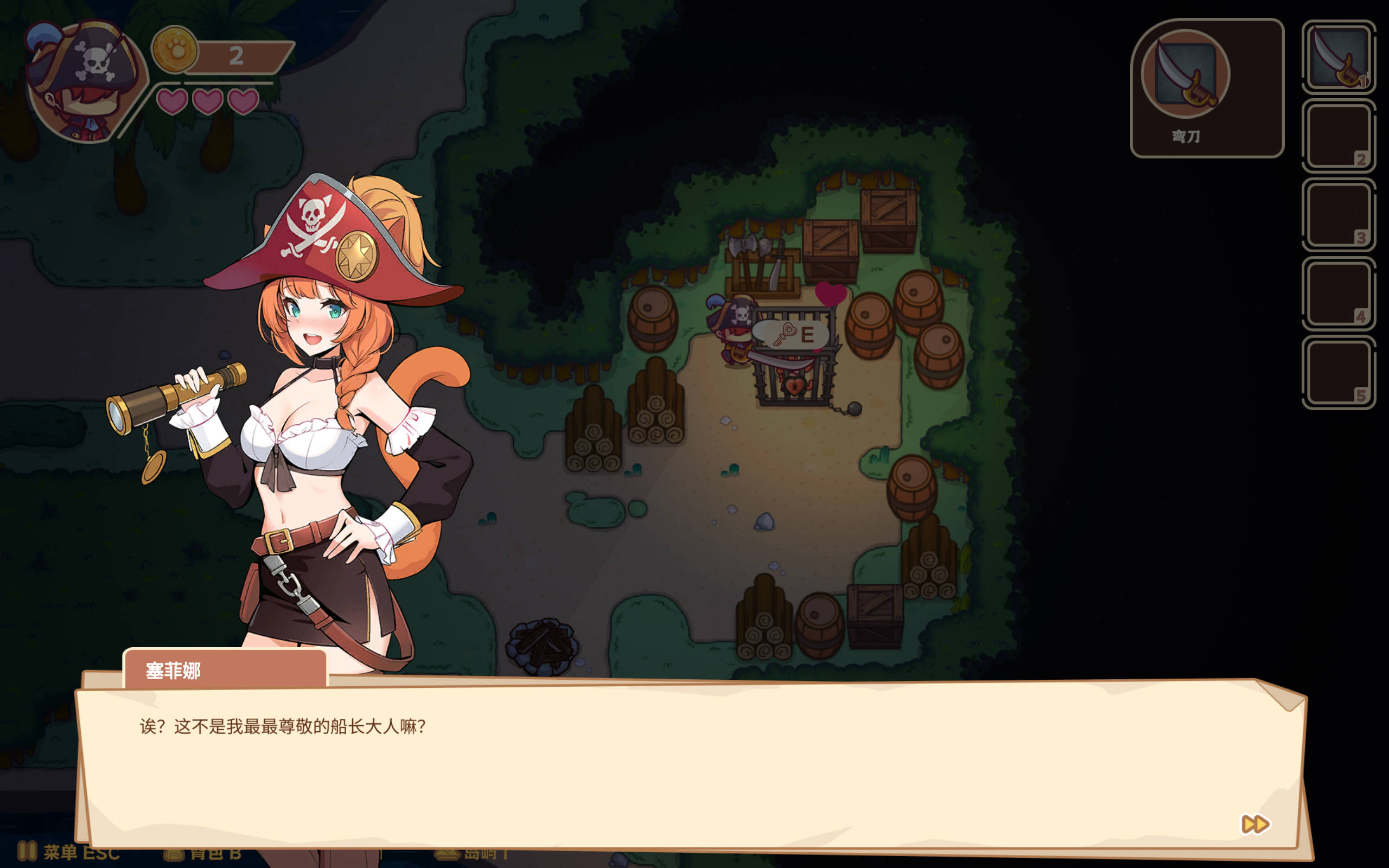1389x868 pixels.
Task: Fast-forward the dialogue with the double-arrow button
Action: click(x=1254, y=825)
